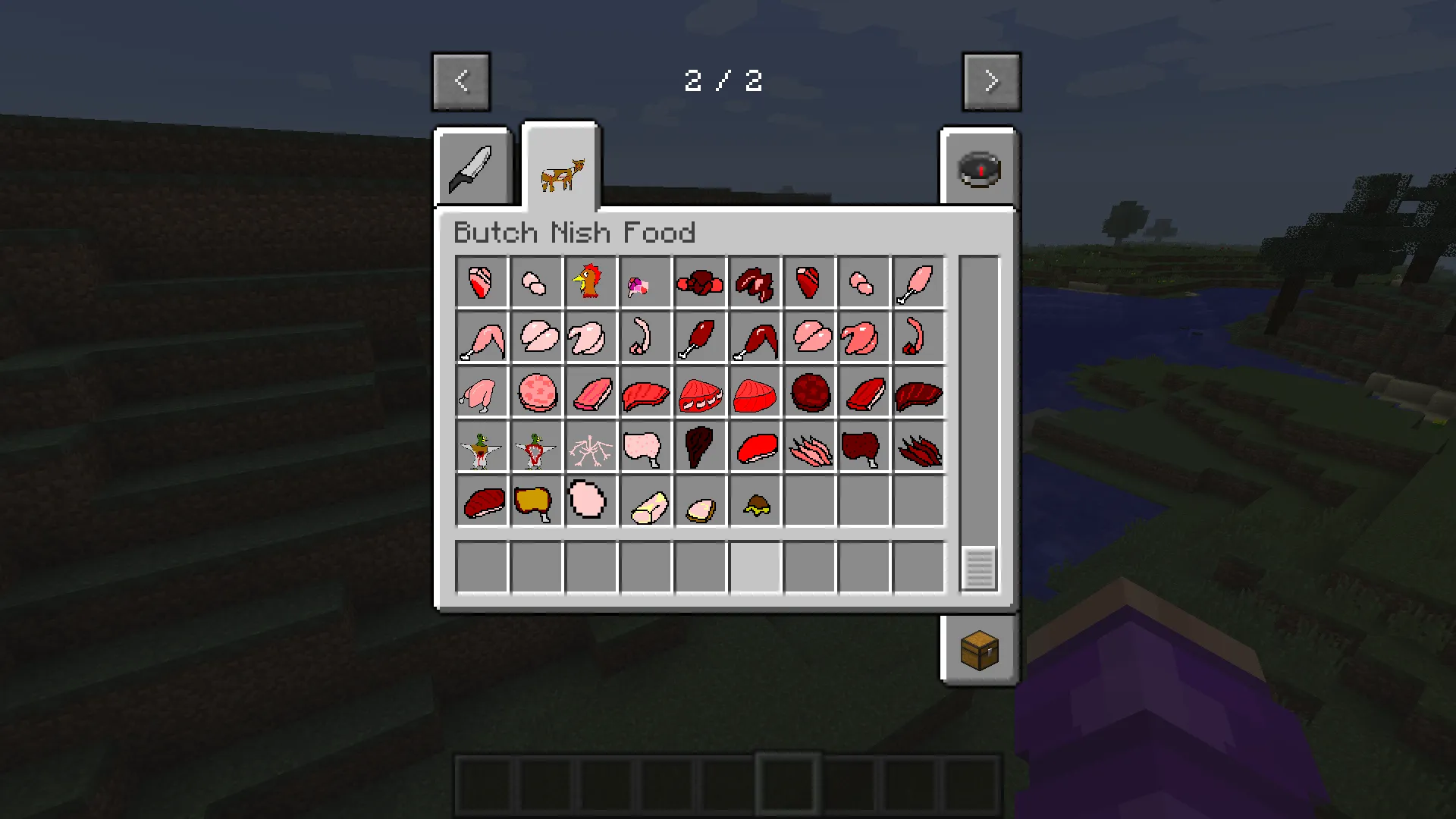
Task: Pick the salami slice in the third row
Action: pos(536,391)
